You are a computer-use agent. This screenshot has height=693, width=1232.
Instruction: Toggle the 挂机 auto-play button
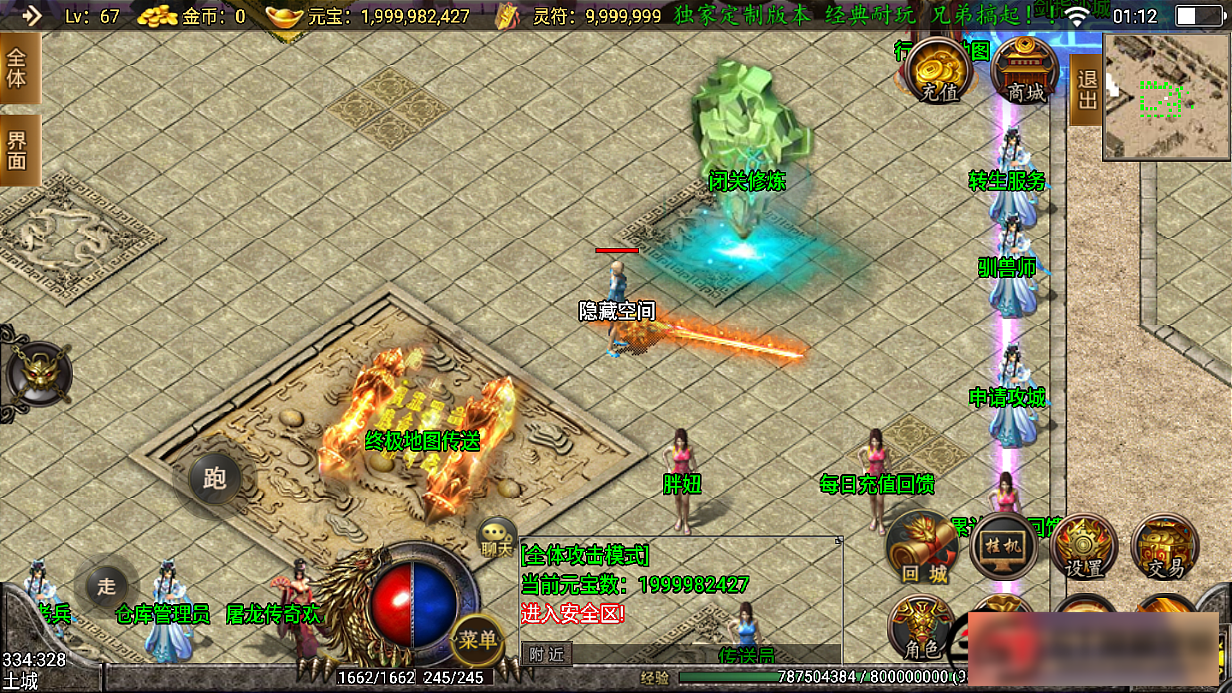1003,547
